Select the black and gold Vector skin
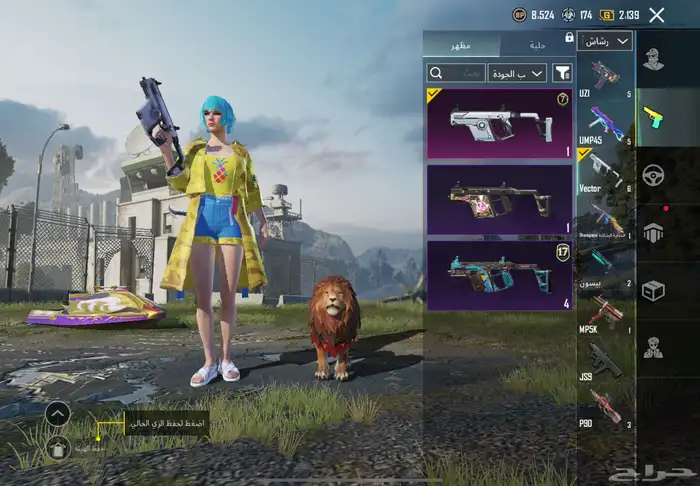The image size is (700, 486). pyautogui.click(x=499, y=199)
